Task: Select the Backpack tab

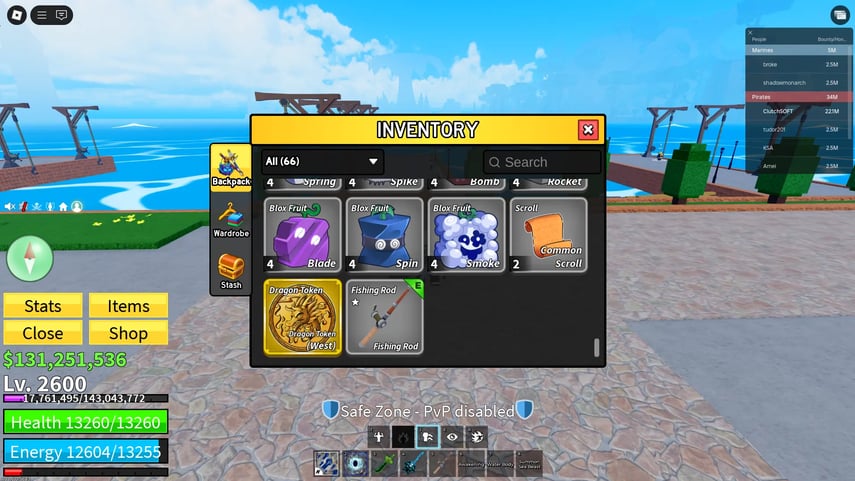Action: (x=231, y=167)
